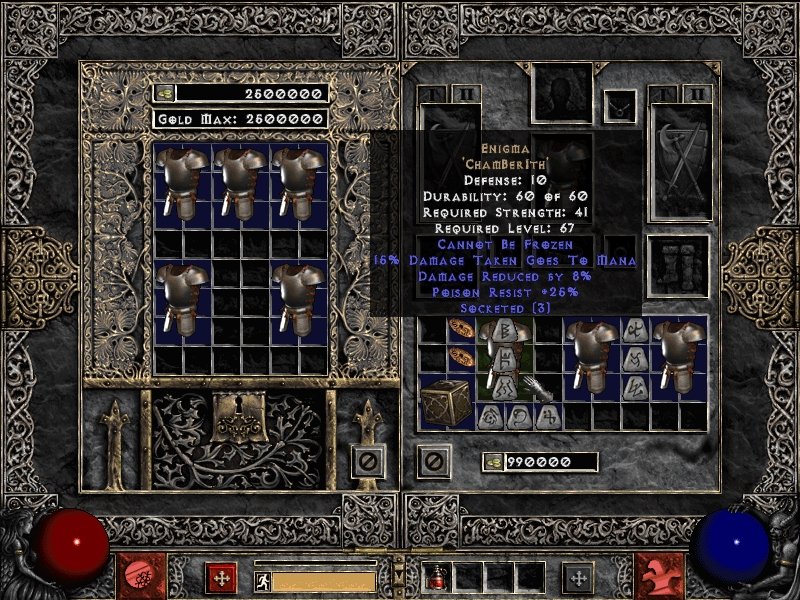Close the stash panel with its cancel button
This screenshot has width=800, height=600.
(367, 461)
